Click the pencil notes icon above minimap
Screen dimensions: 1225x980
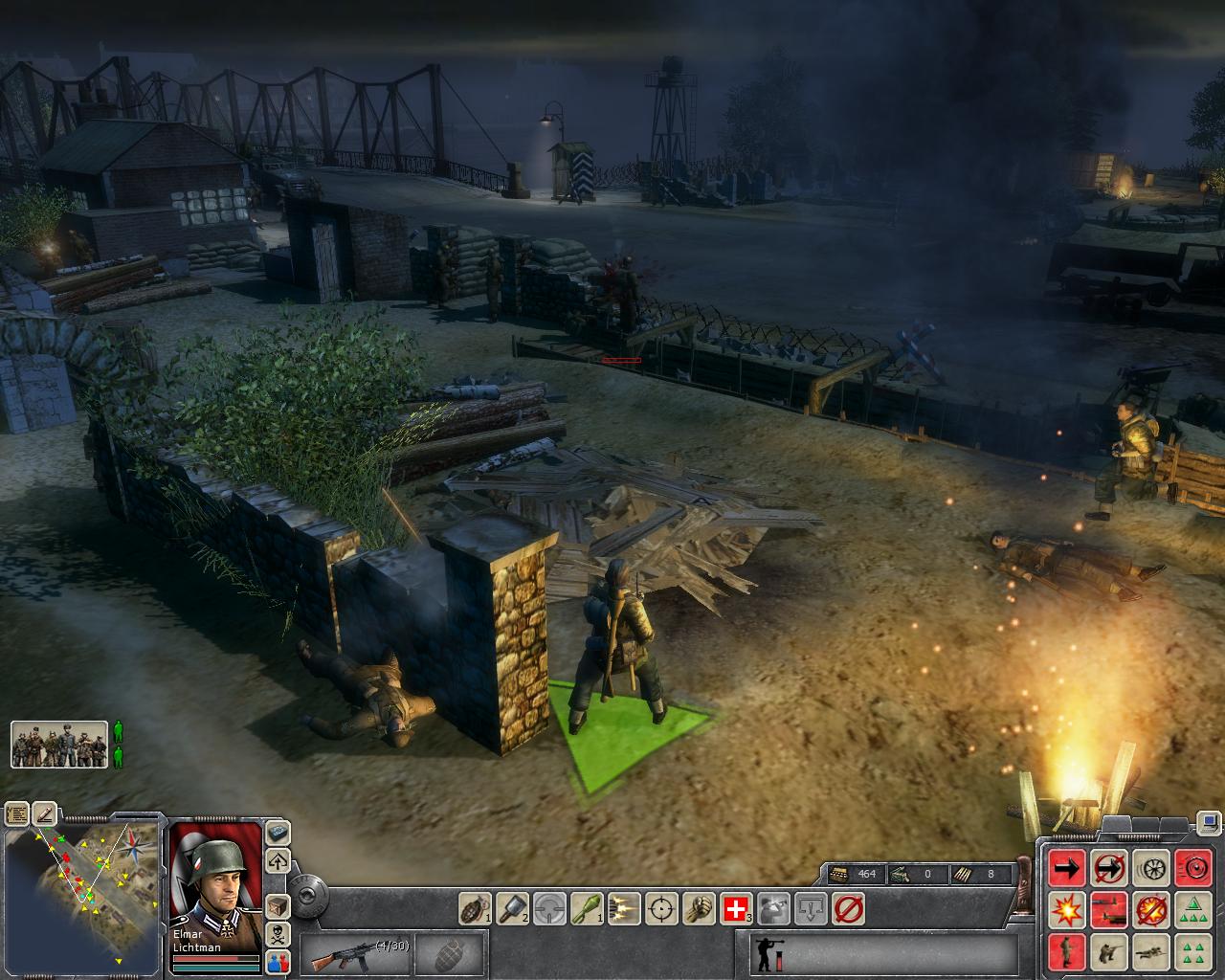pos(45,813)
